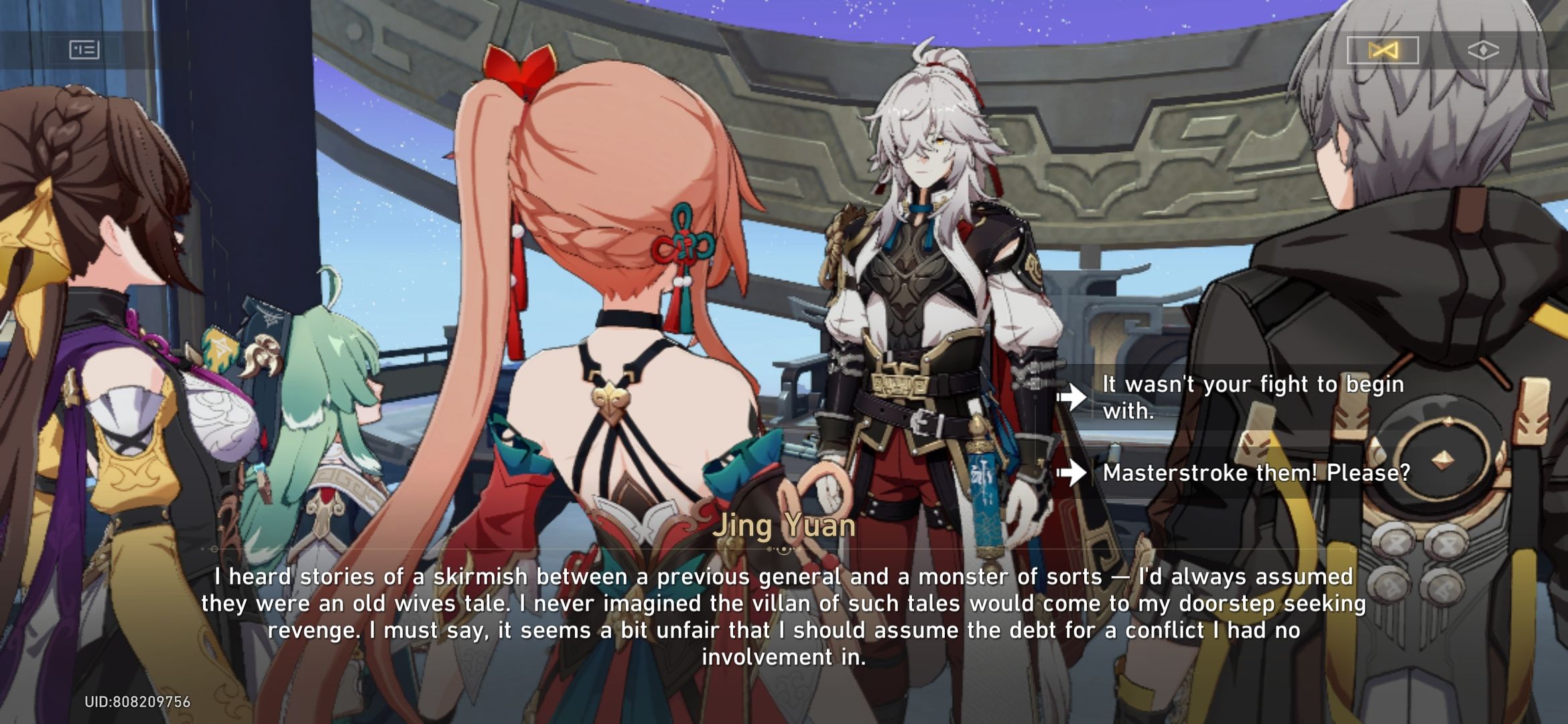
Task: Select the message log icon in the top-left
Action: (x=86, y=50)
